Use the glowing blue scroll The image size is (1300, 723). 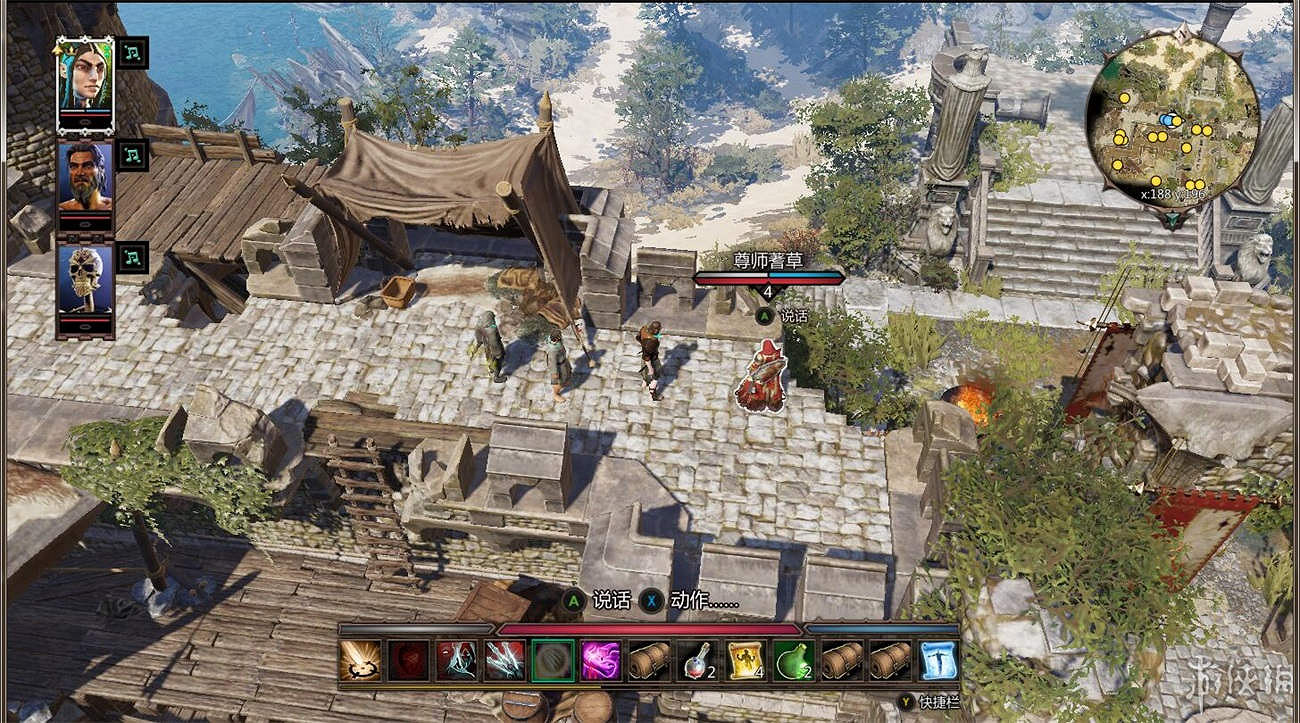pos(938,661)
